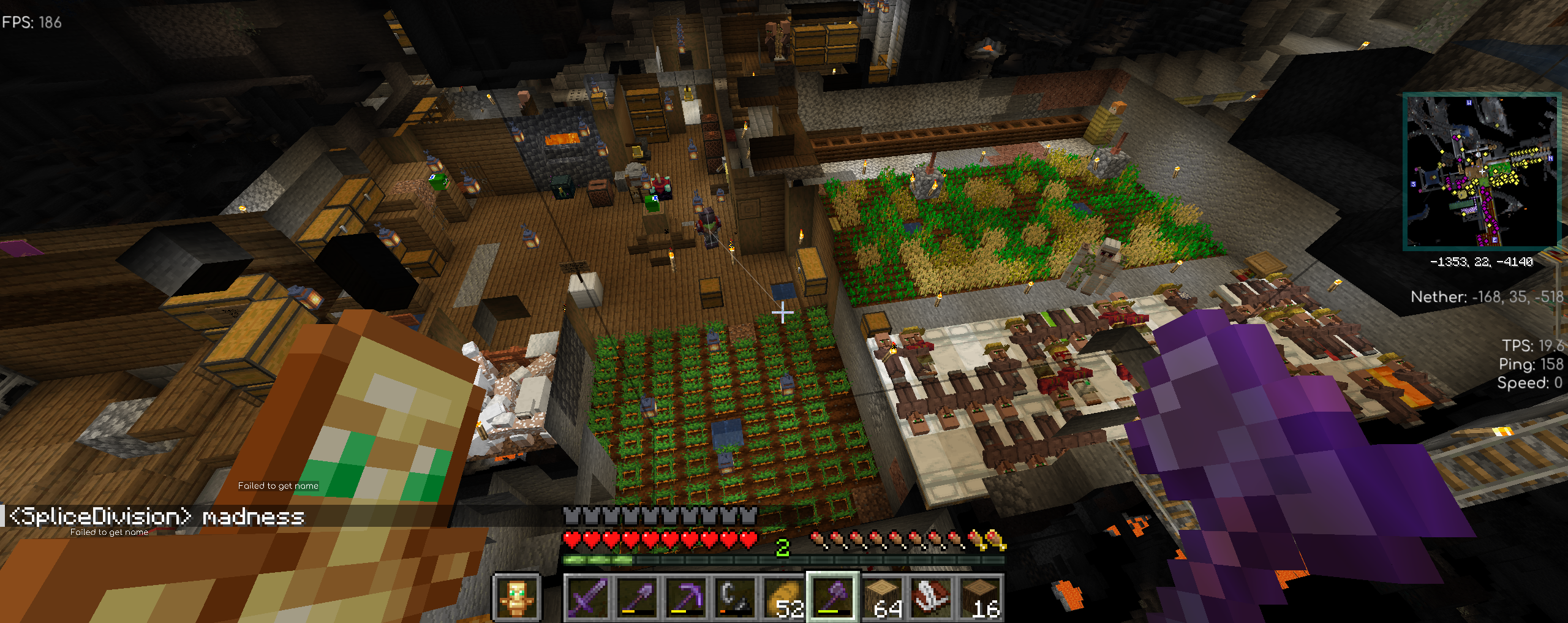The width and height of the screenshot is (1568, 623).
Task: Pick the bread stack of 52
Action: tap(783, 597)
